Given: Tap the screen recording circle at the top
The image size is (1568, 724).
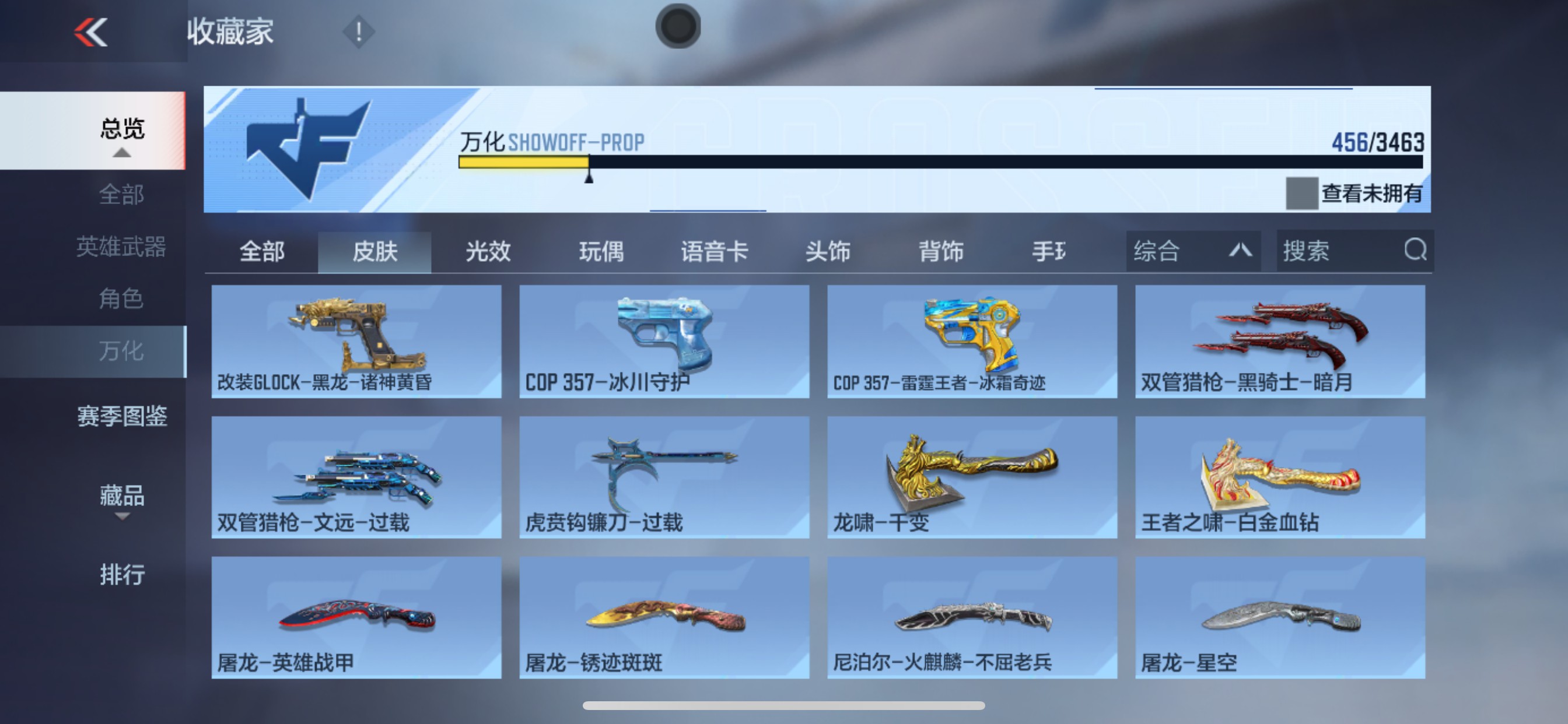Looking at the screenshot, I should pyautogui.click(x=680, y=26).
